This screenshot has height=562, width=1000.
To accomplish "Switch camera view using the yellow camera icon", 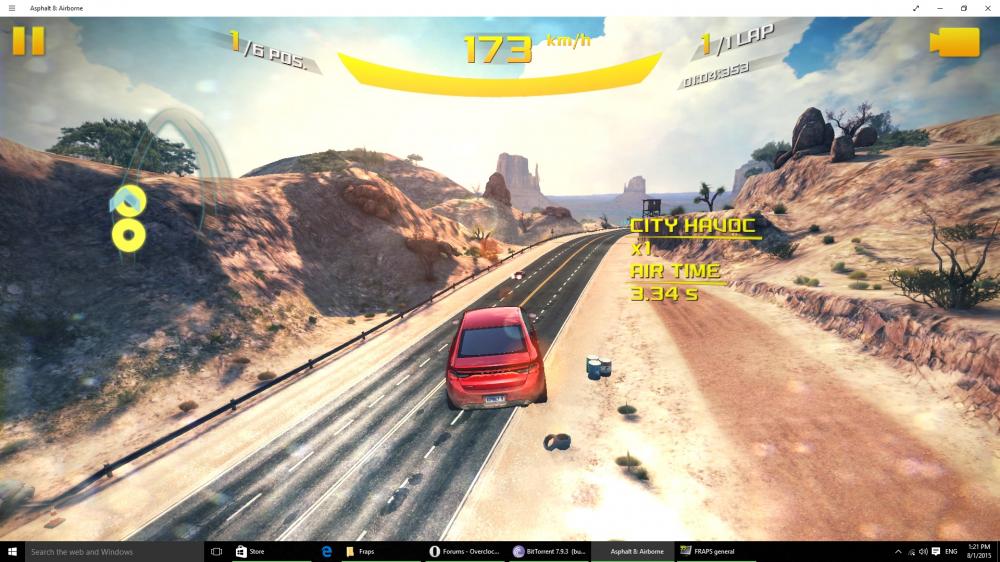I will 953,42.
